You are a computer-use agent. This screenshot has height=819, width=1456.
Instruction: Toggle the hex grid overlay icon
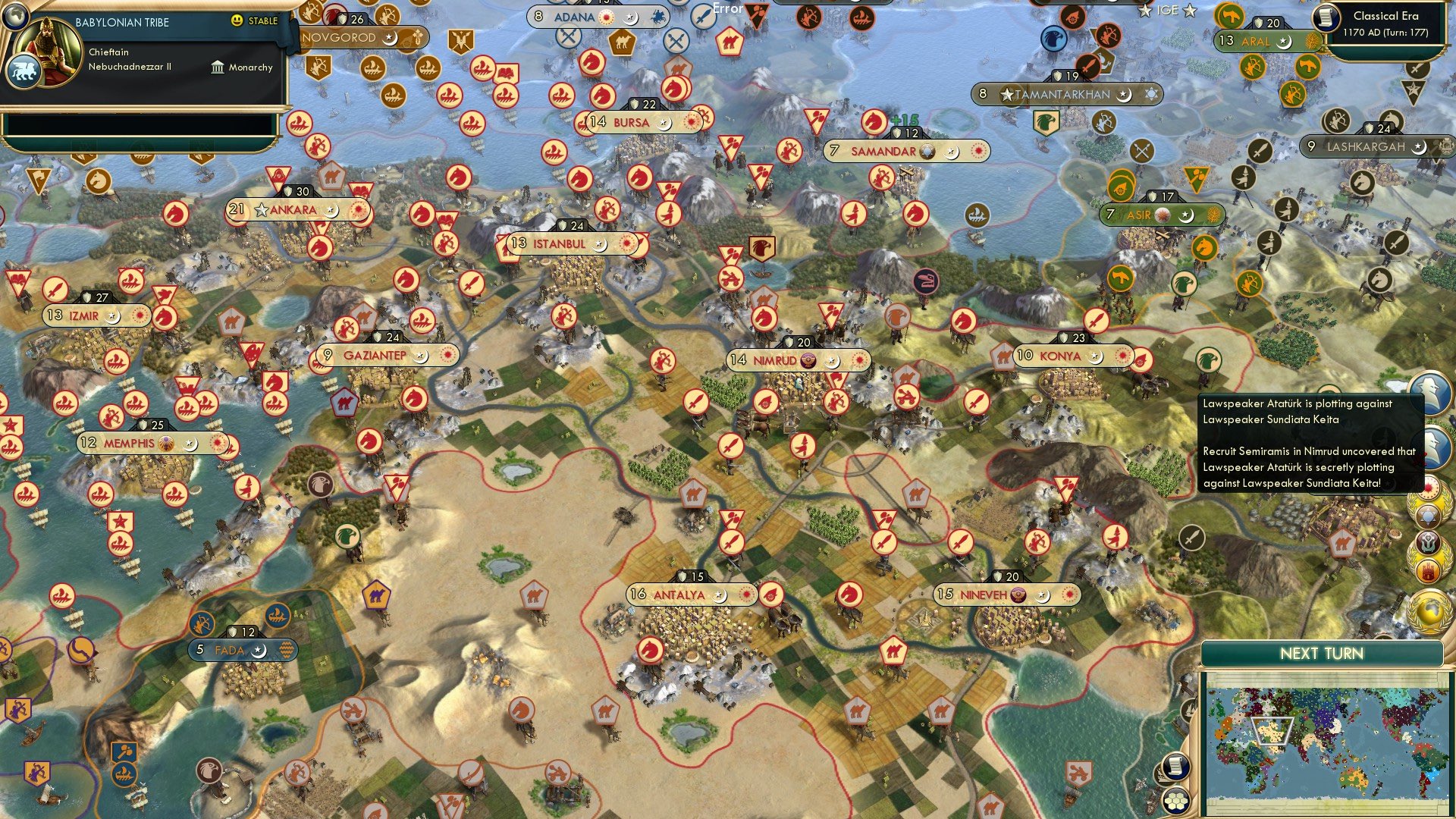point(1176,802)
